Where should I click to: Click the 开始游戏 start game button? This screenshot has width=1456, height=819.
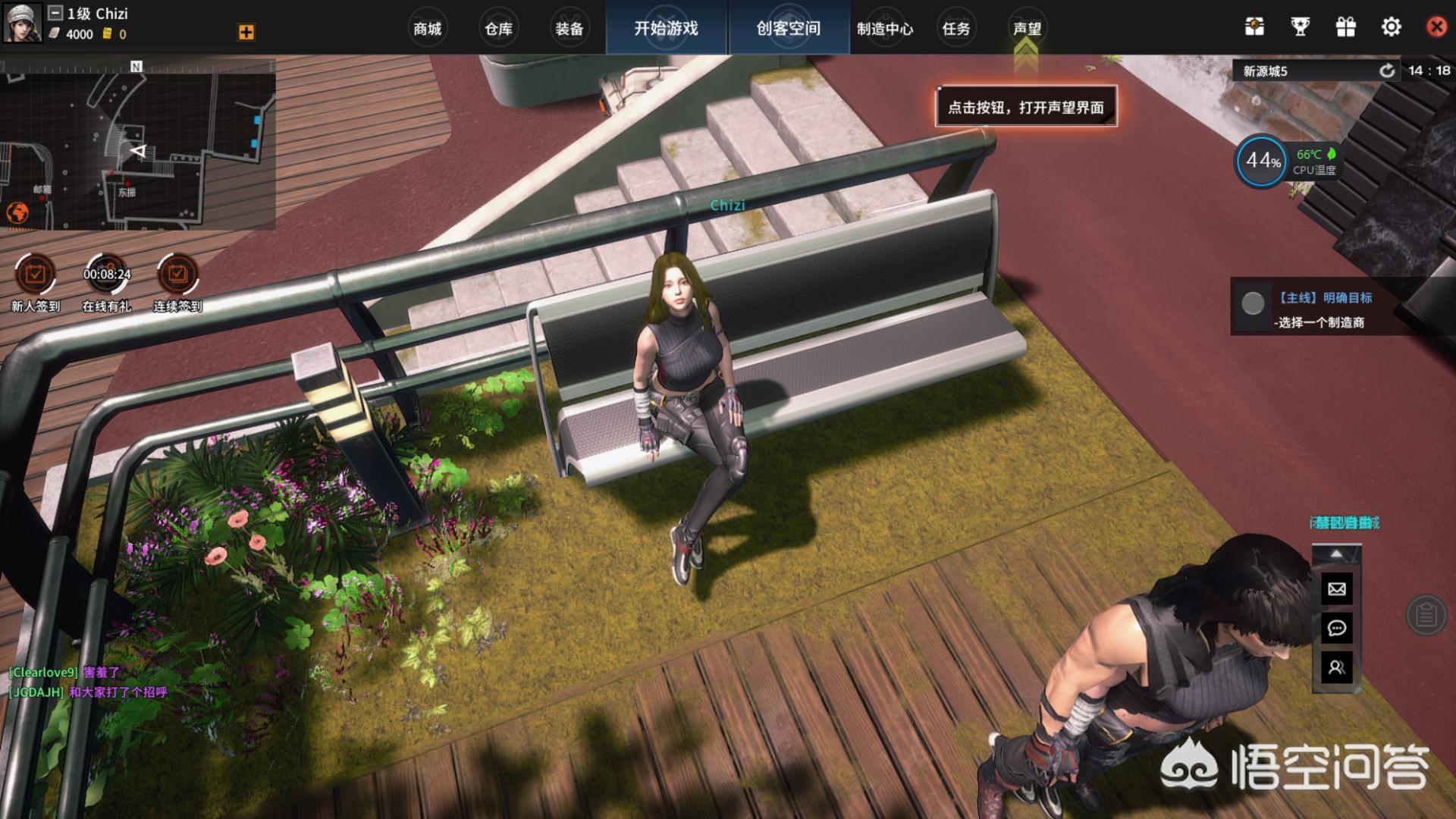[x=667, y=28]
